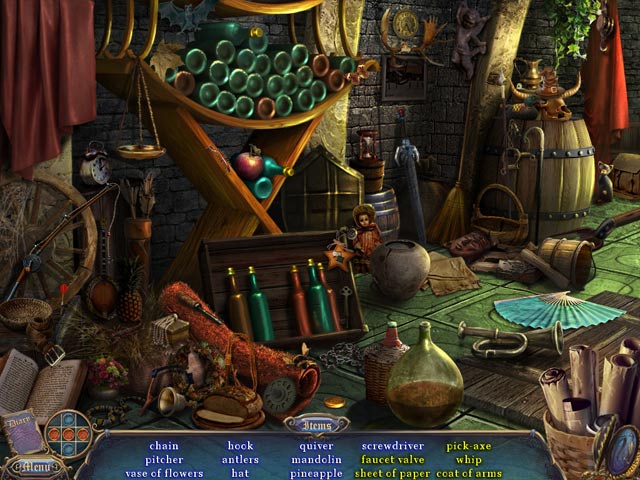Select 'pitcher' in the item list

coord(165,460)
